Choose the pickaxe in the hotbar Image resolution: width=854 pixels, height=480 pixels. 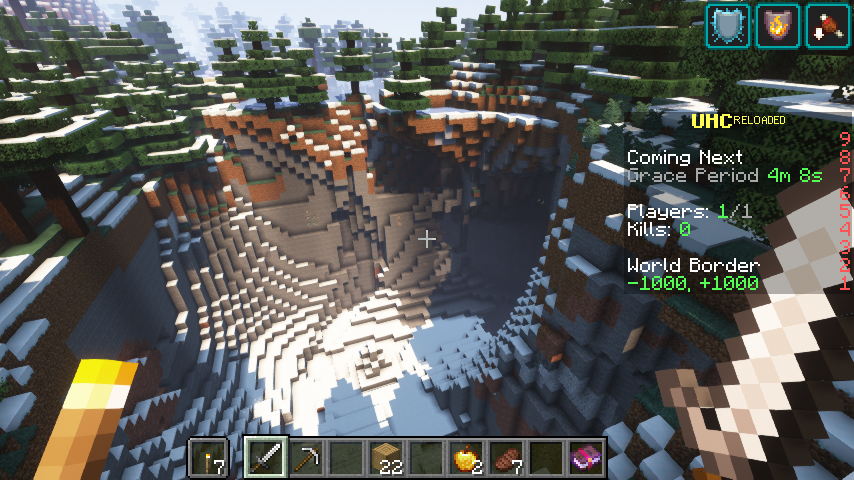[307, 459]
